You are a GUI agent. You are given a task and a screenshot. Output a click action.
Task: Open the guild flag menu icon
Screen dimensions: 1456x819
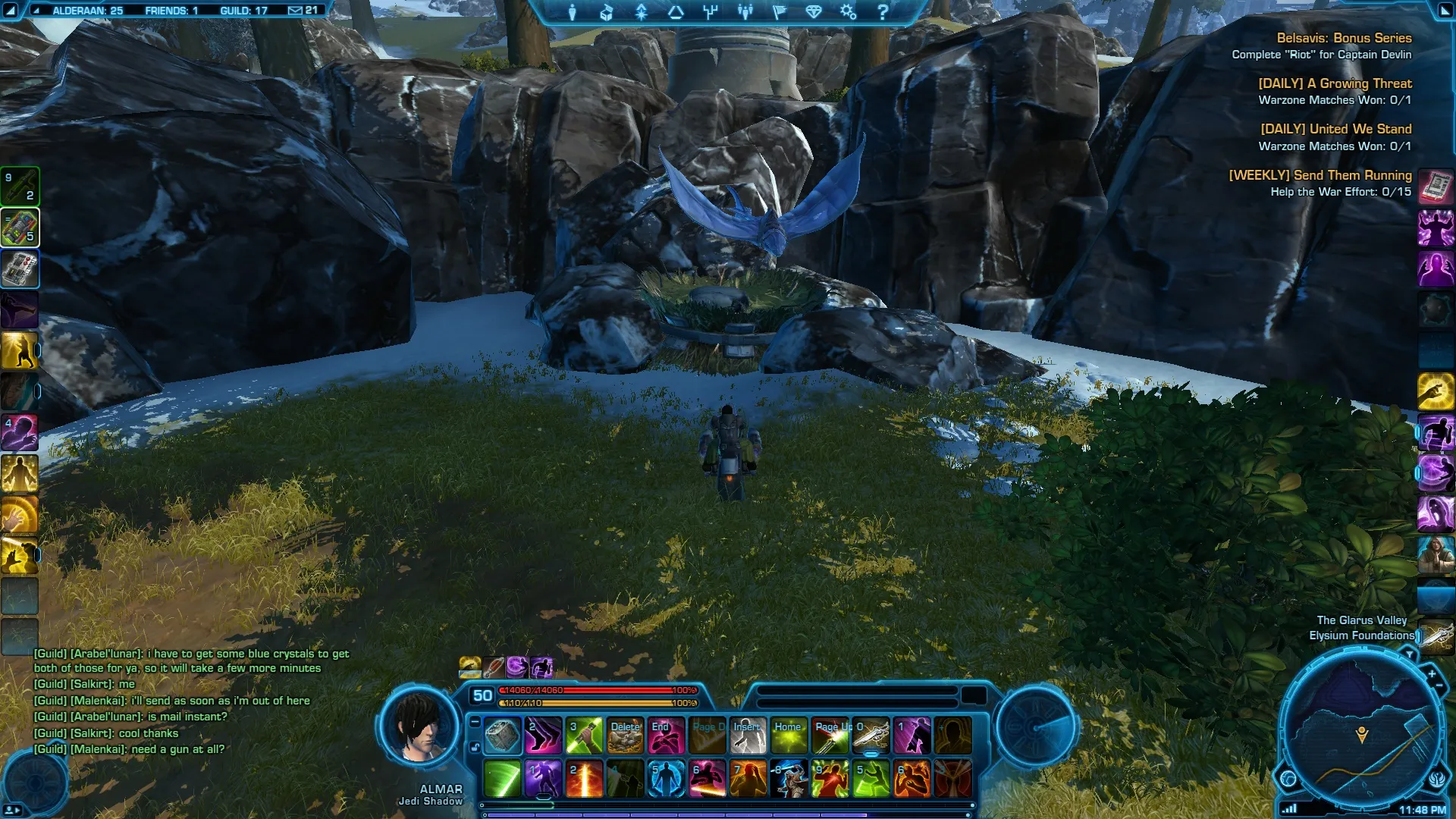point(779,12)
